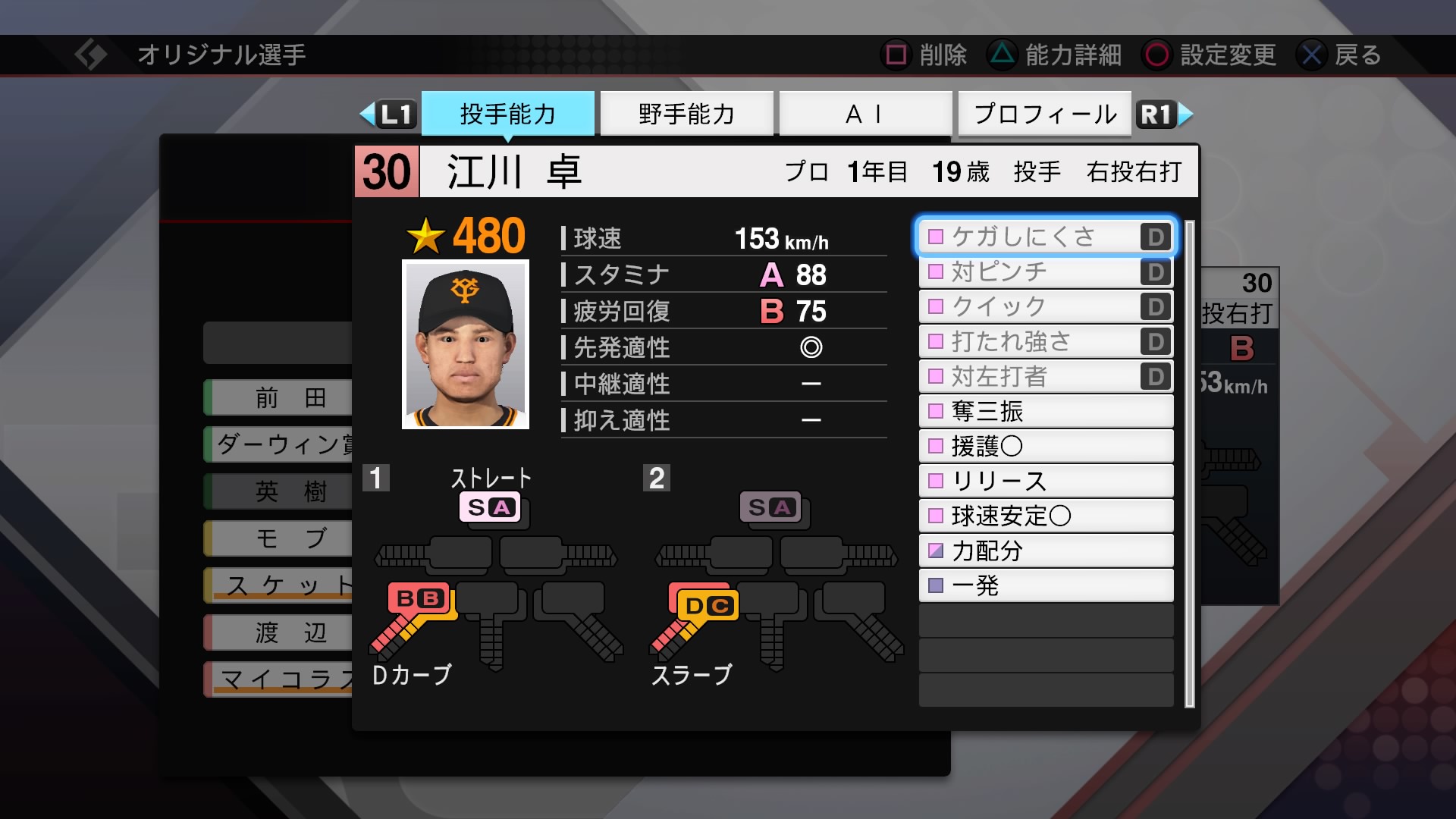Click the リリース special ability

tap(1045, 481)
